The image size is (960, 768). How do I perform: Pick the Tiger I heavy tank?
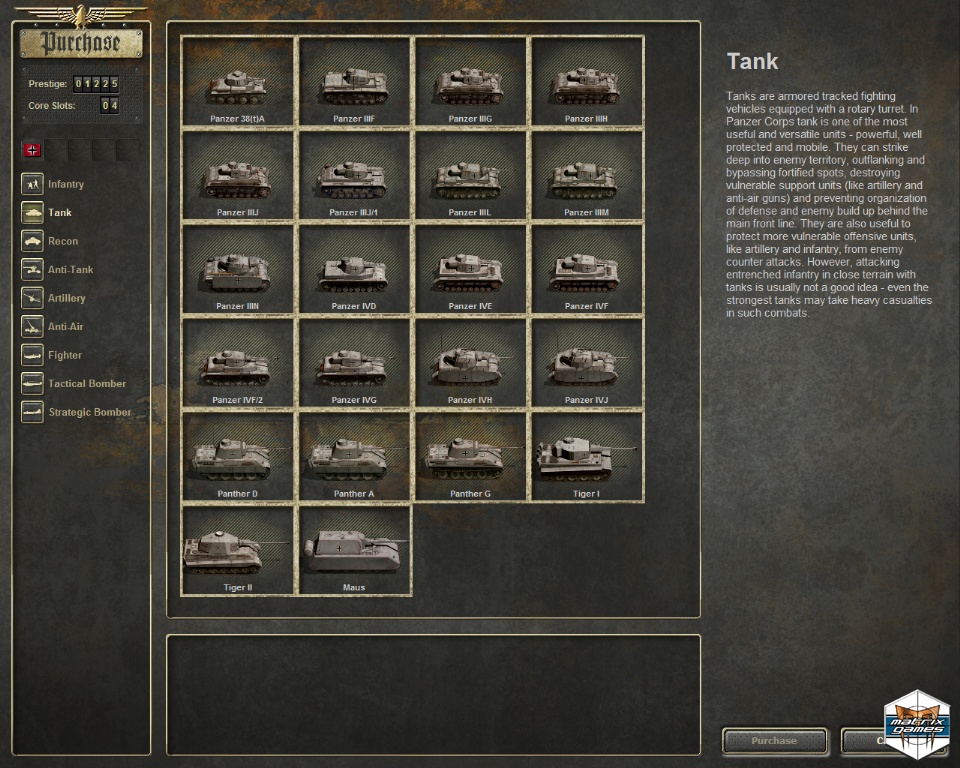tap(586, 458)
